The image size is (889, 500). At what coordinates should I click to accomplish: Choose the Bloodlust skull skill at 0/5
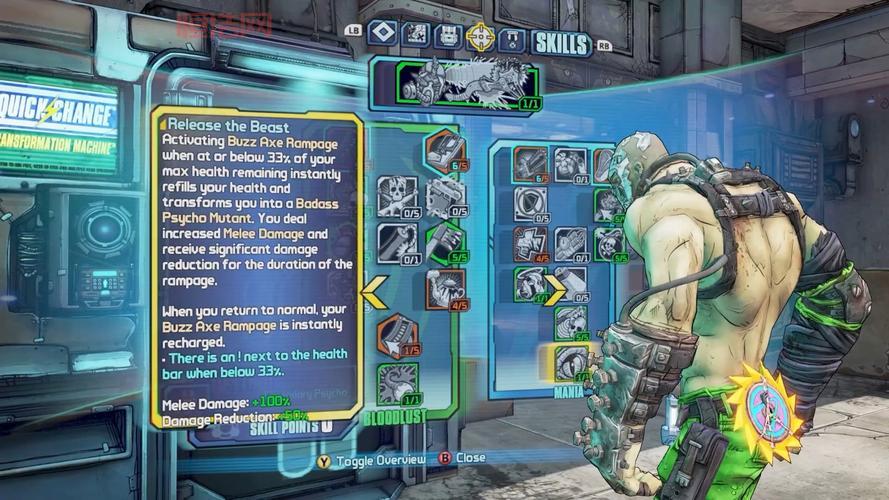coord(396,196)
